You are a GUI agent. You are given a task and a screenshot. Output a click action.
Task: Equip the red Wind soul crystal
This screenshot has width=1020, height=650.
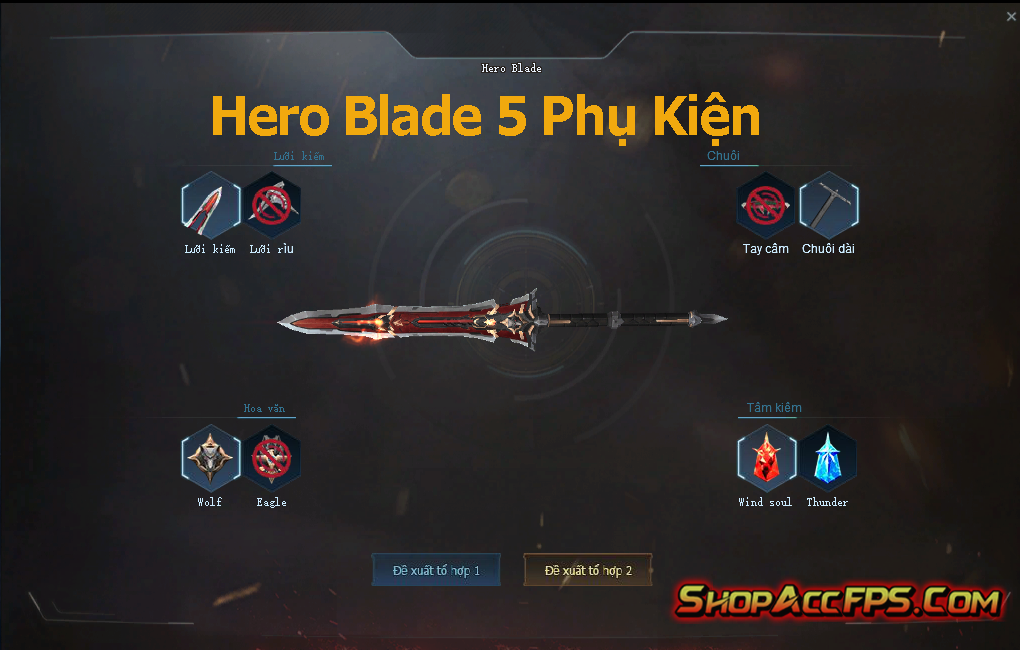point(766,458)
